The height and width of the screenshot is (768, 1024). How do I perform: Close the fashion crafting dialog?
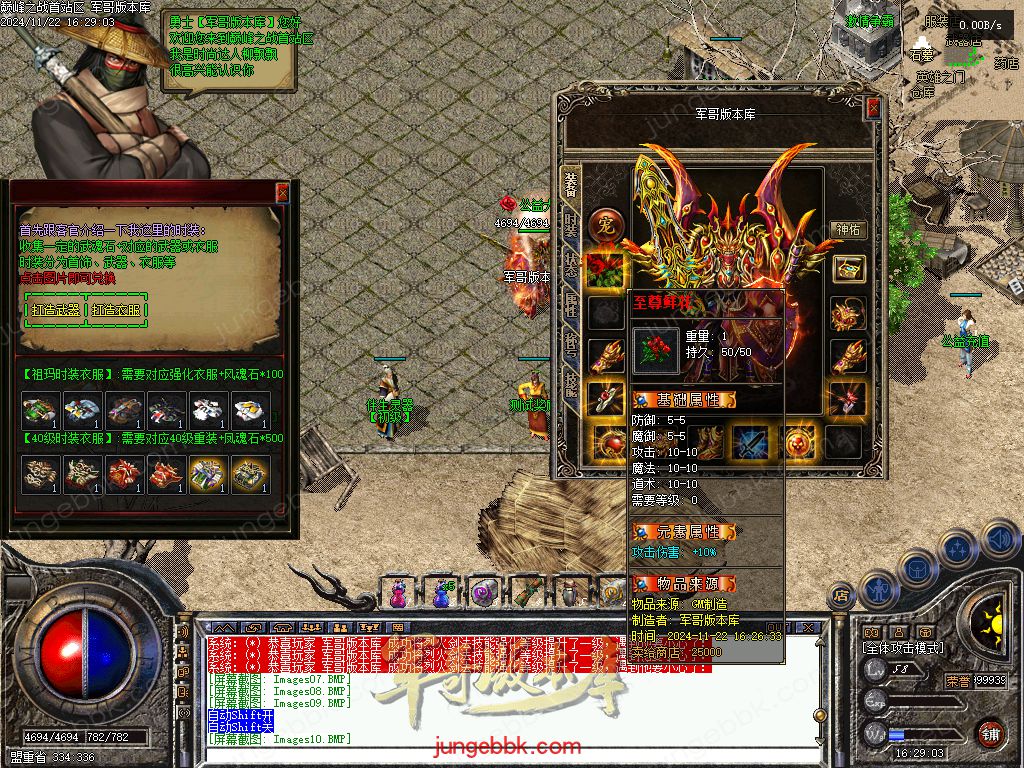[282, 192]
